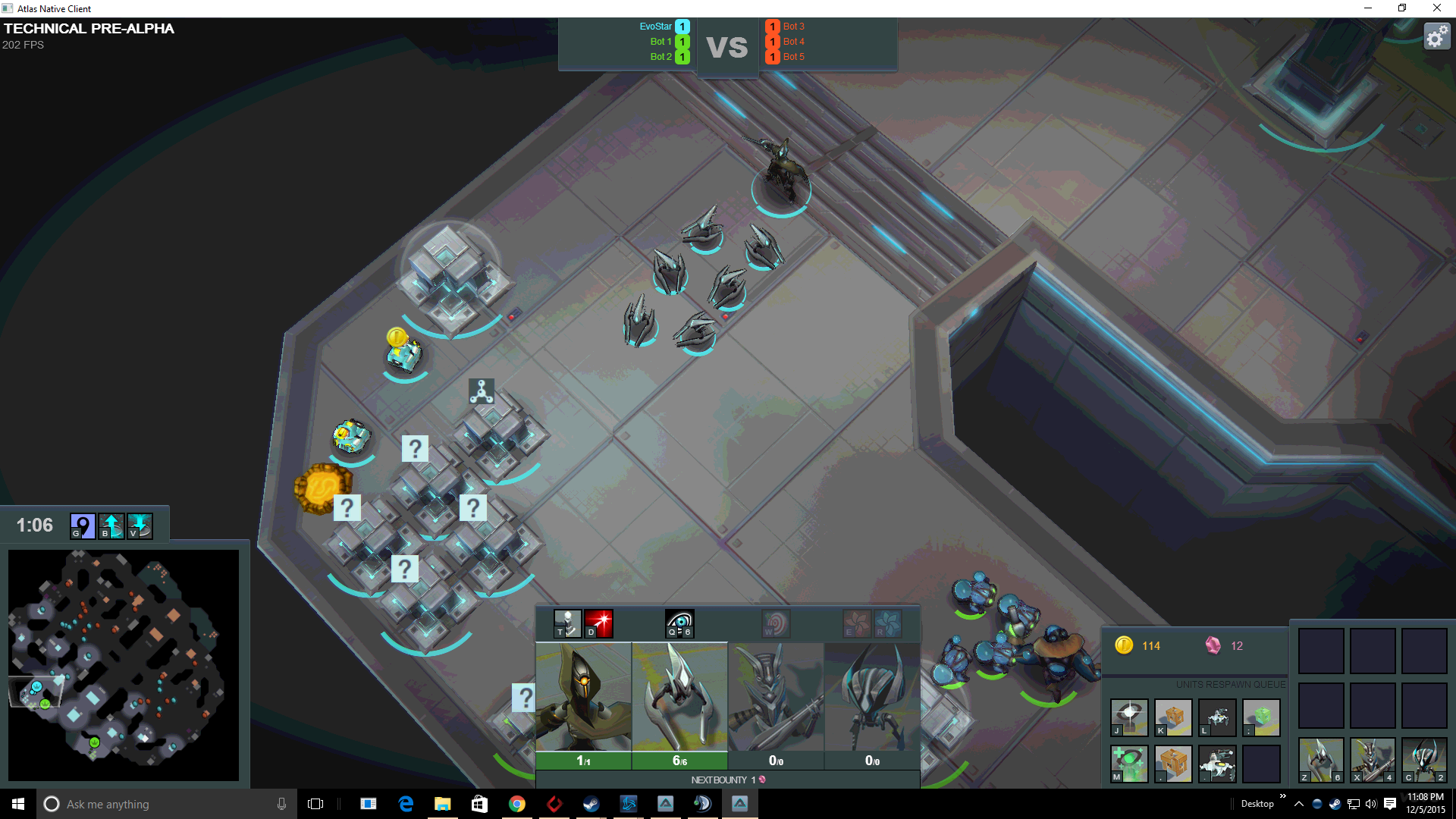
Task: Queue the walker unit with count 2
Action: click(x=1424, y=760)
